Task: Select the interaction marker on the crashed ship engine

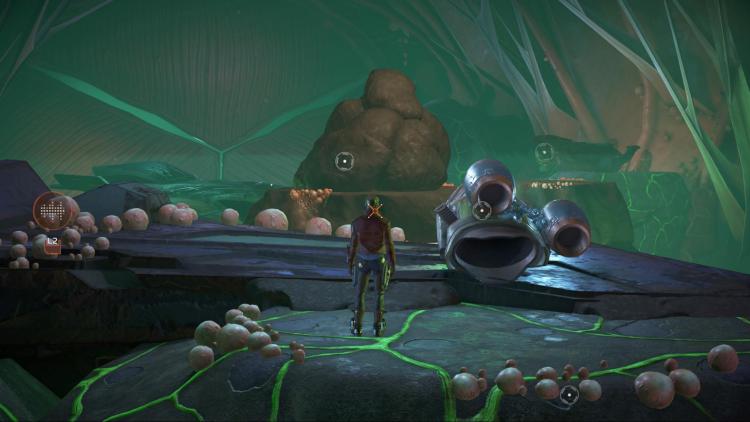Action: (482, 210)
